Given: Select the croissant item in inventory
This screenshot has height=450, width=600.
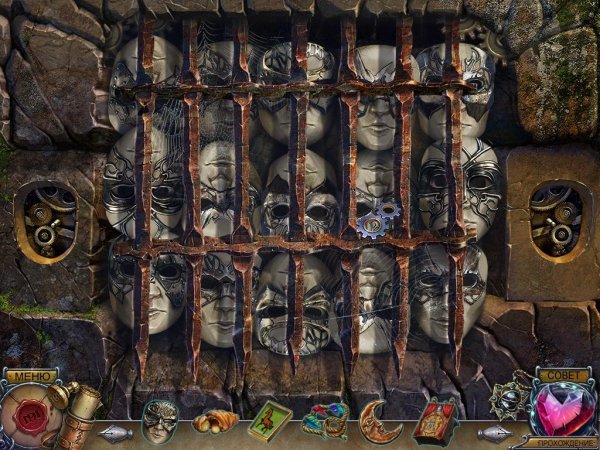Looking at the screenshot, I should click(x=215, y=421).
